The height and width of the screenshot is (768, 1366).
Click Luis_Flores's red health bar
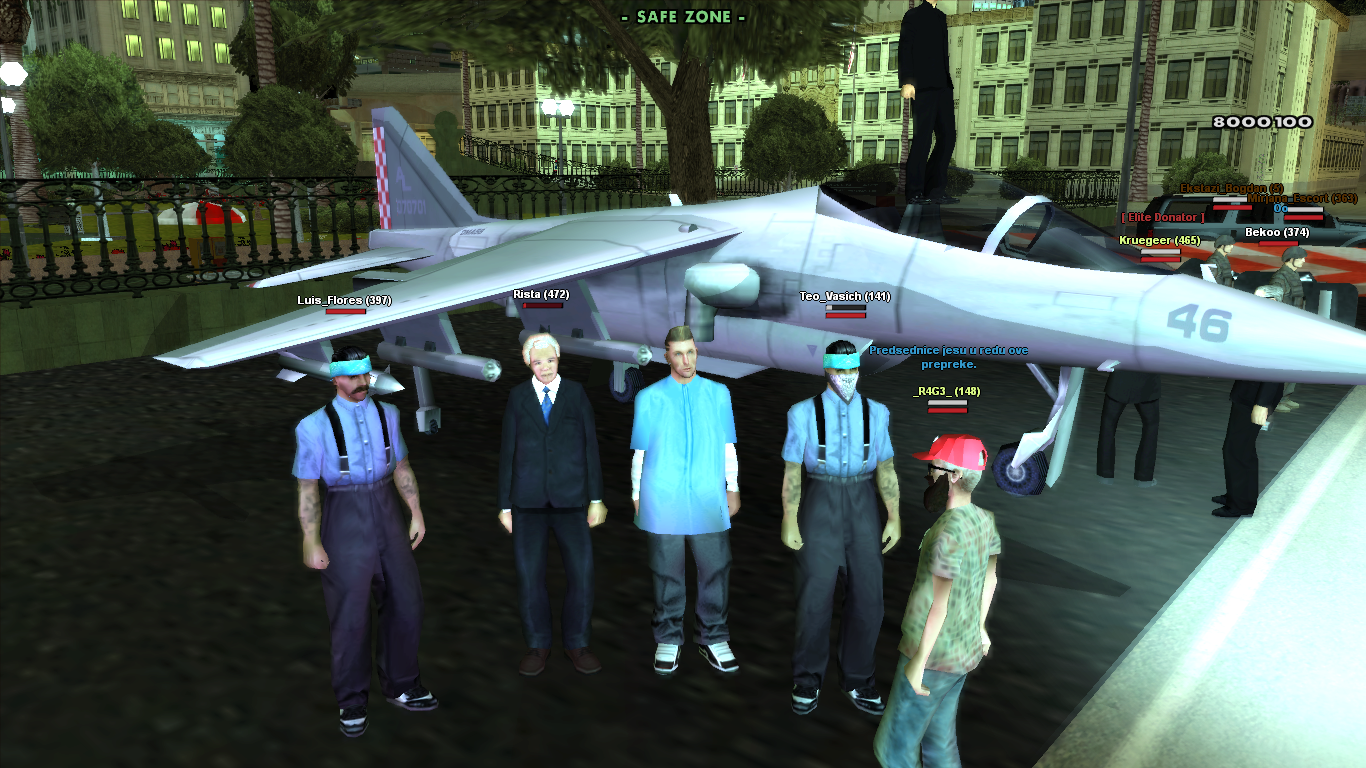344,312
